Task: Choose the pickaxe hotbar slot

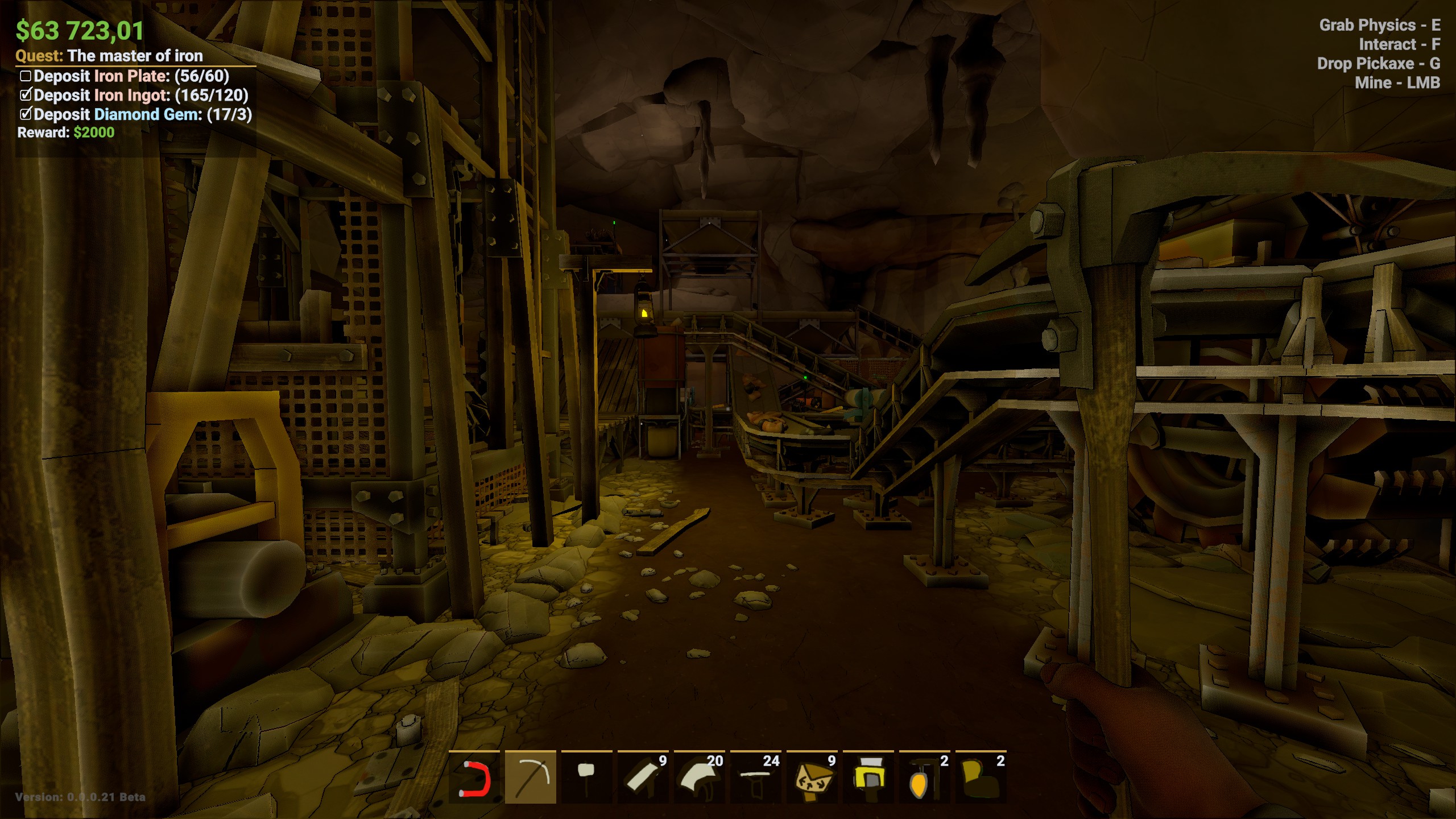Action: (x=531, y=777)
